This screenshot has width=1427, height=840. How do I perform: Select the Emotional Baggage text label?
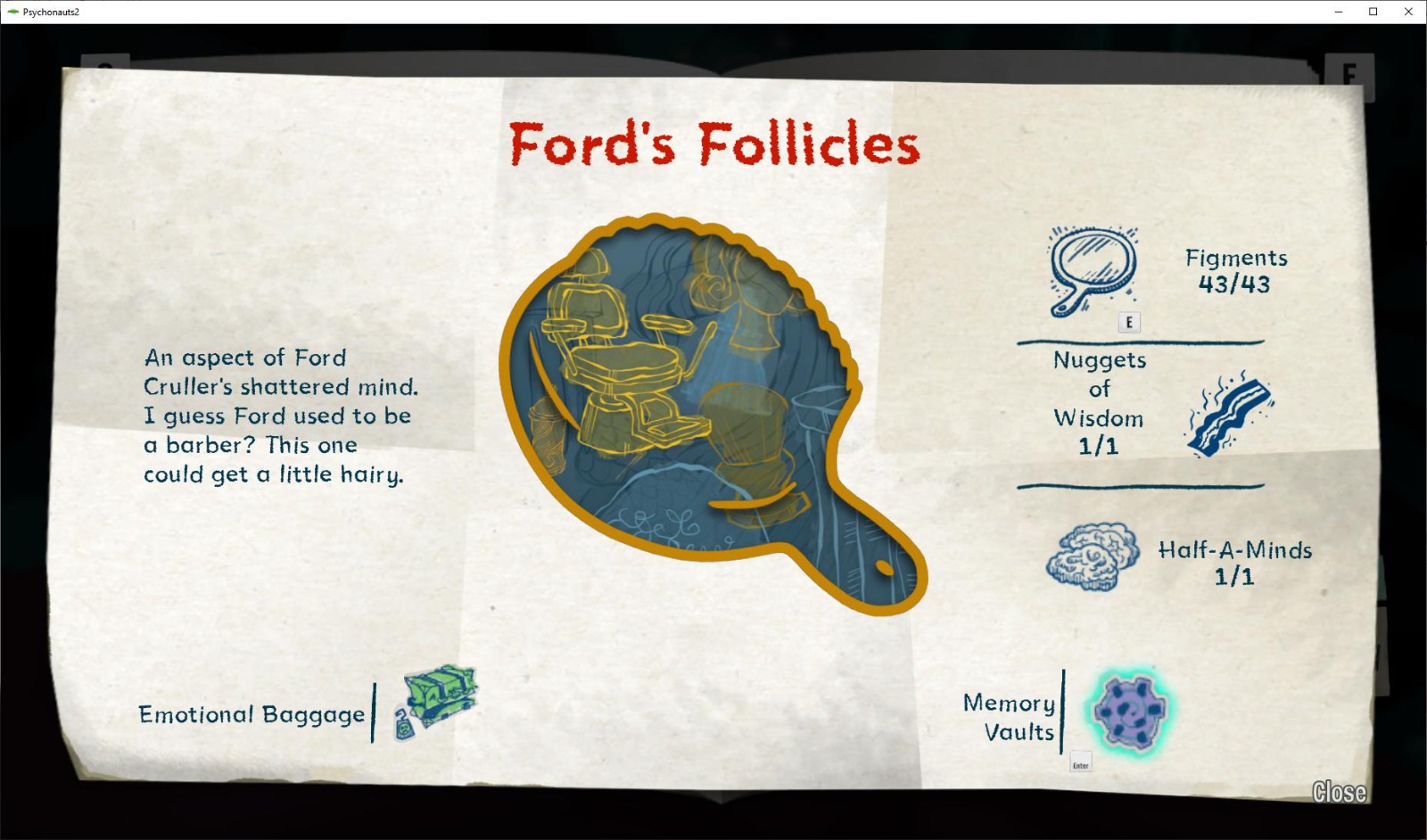251,714
